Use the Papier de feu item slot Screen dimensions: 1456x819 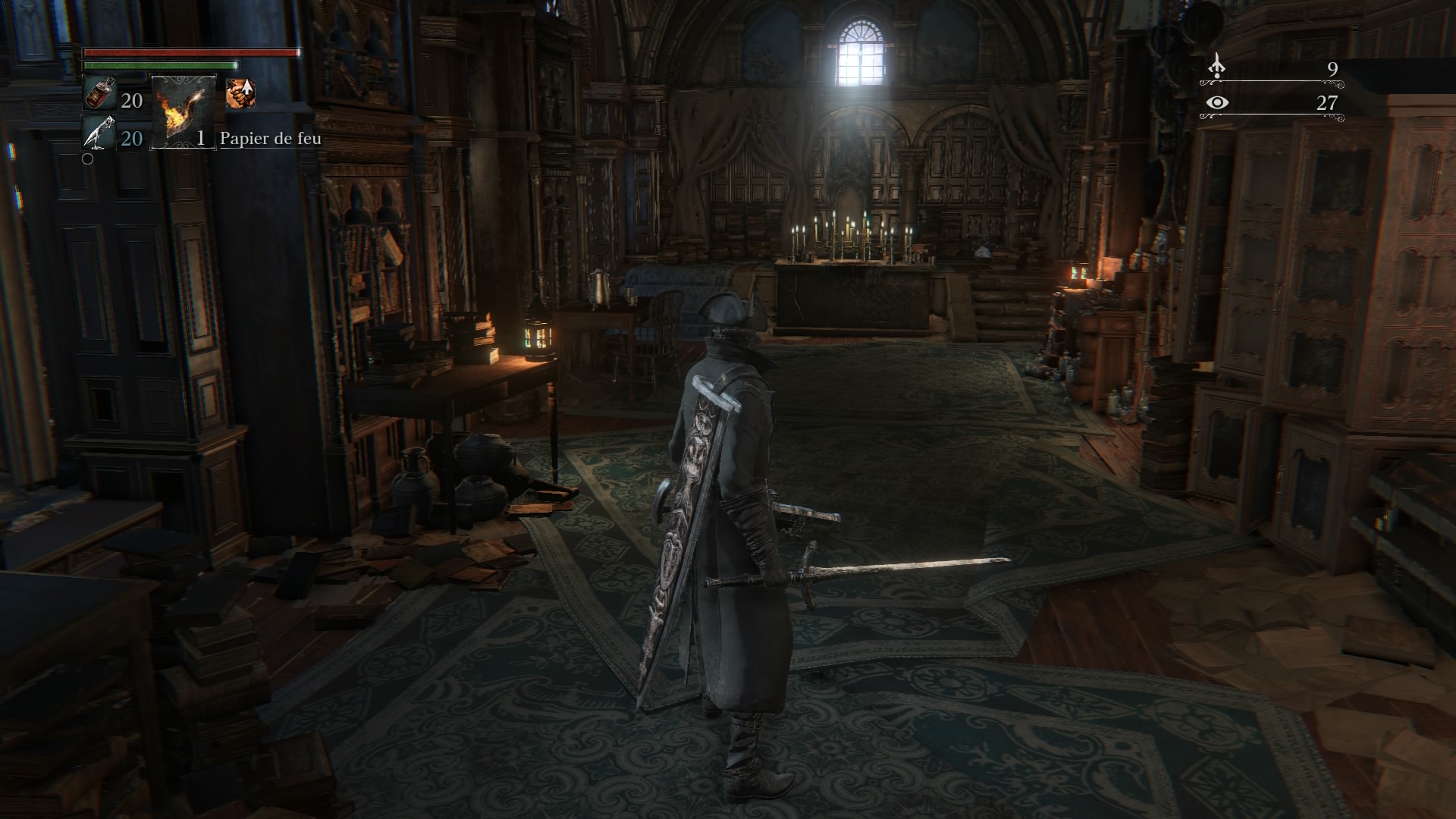pos(184,111)
